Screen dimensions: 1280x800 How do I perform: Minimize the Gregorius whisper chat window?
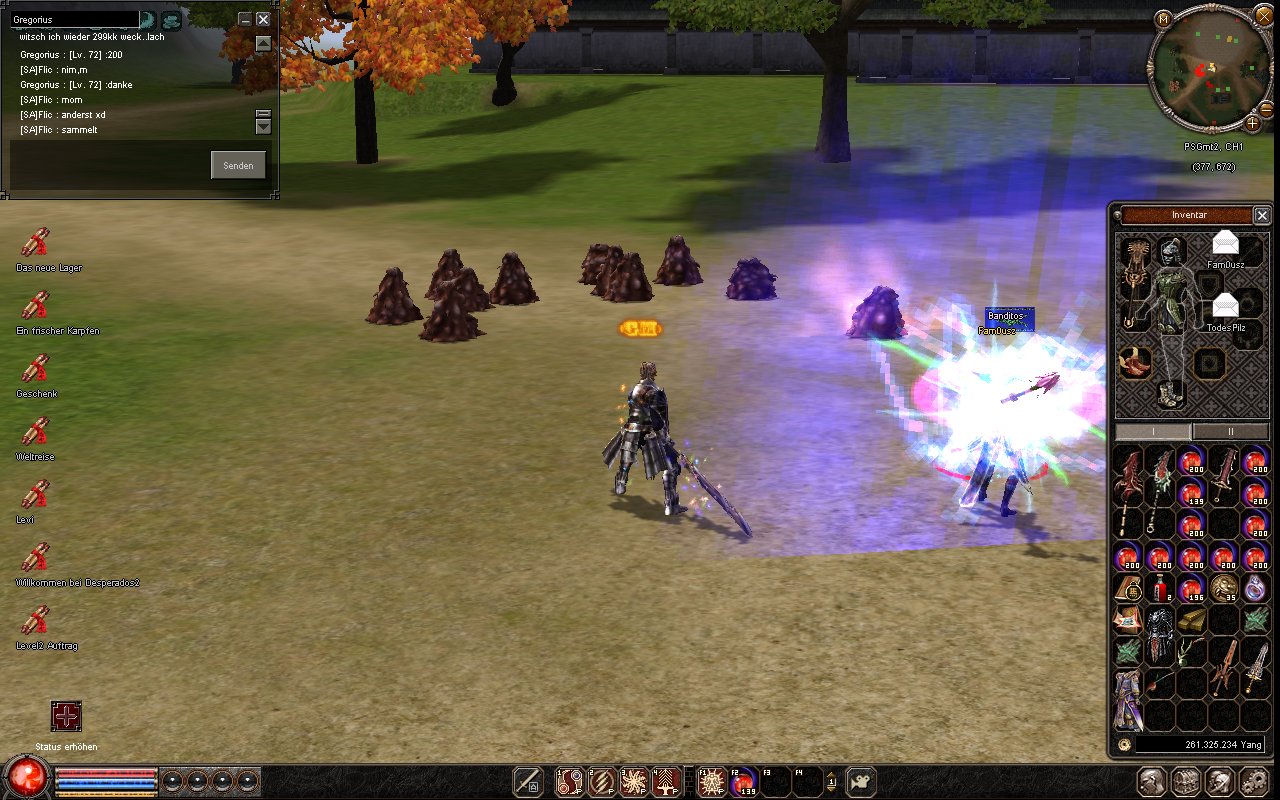tap(245, 19)
